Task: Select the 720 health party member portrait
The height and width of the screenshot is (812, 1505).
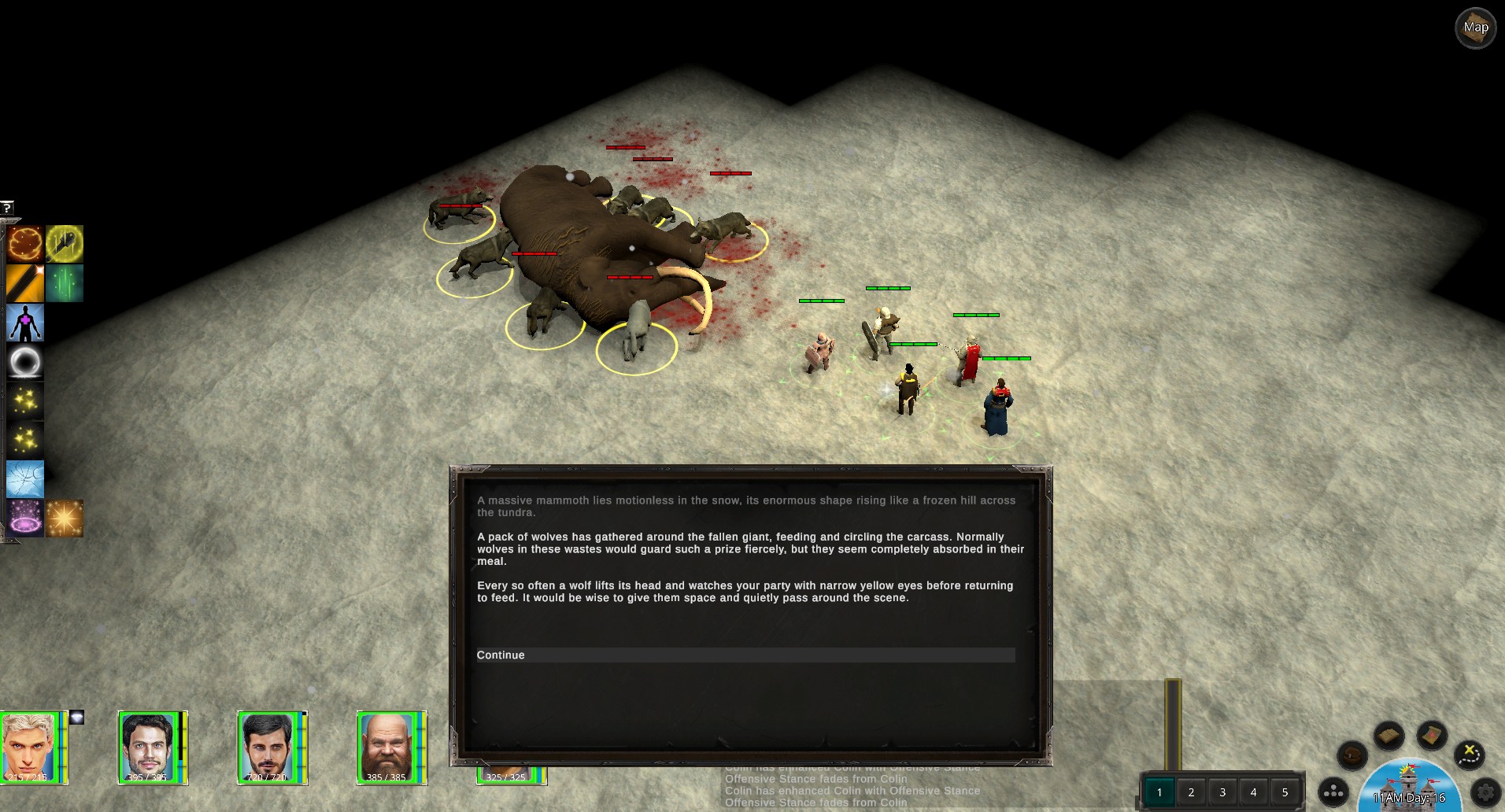Action: coord(268,746)
